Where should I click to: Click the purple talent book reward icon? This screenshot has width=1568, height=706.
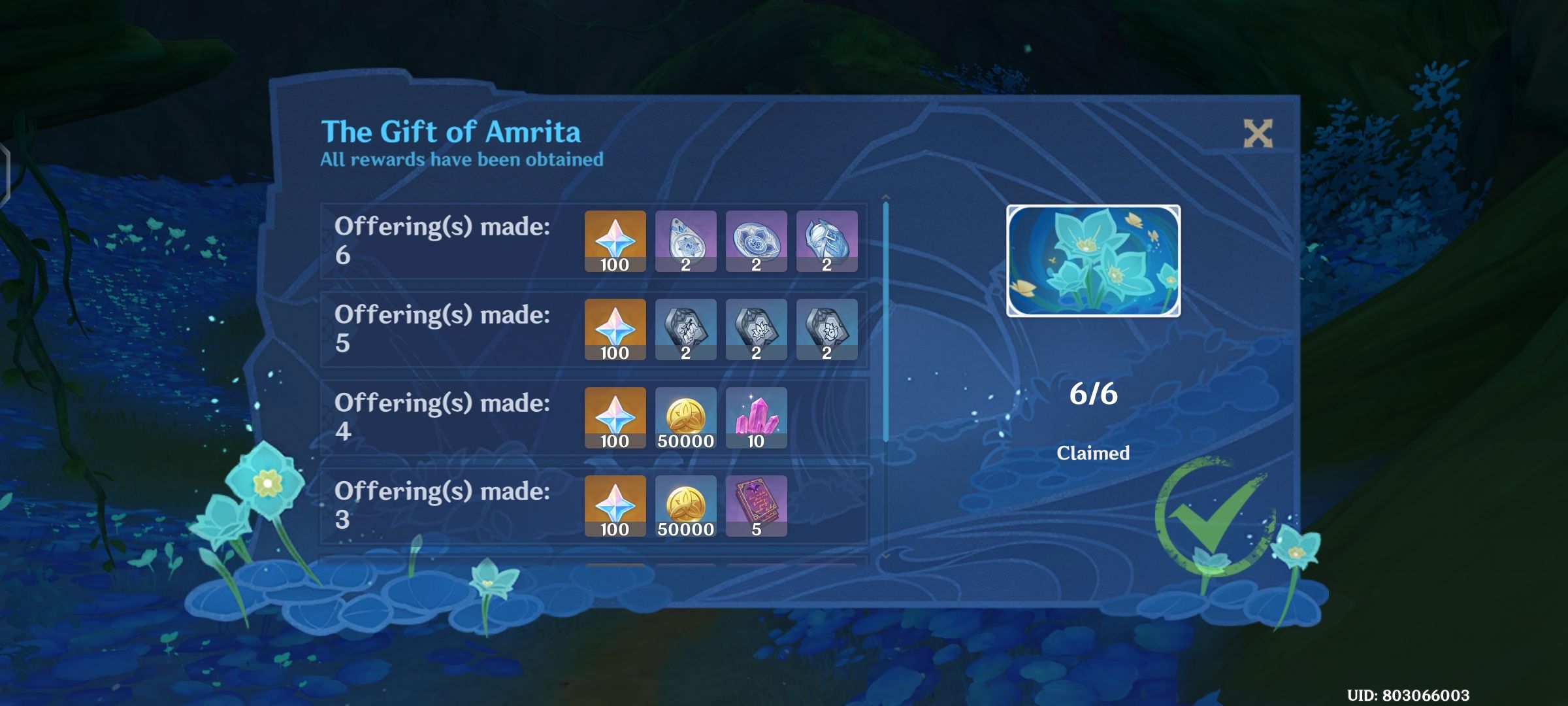tap(757, 507)
